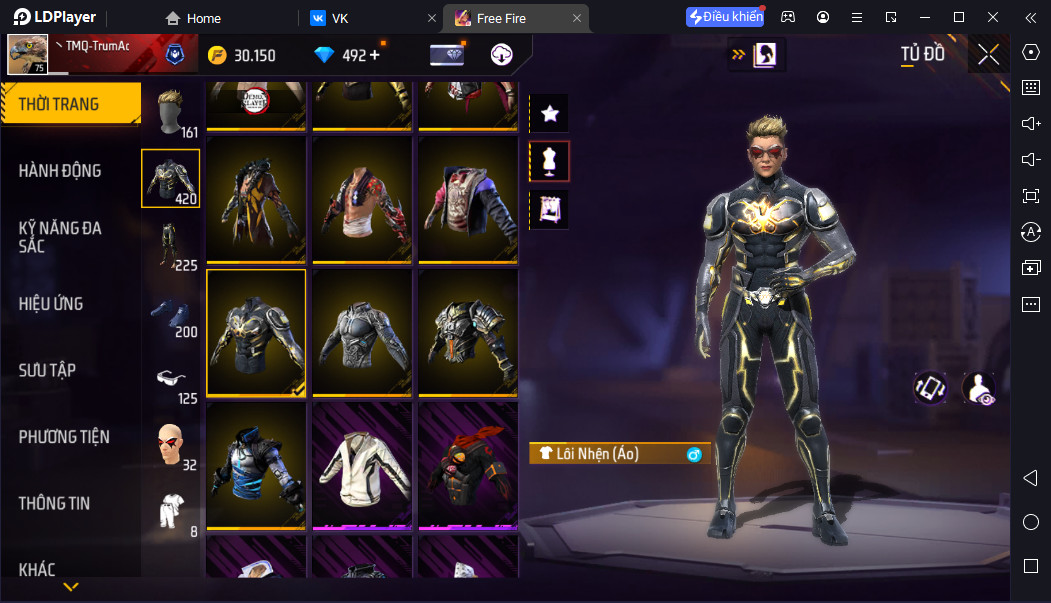Toggle the character visibility eye icon
Viewport: 1051px width, 603px height.
point(978,388)
